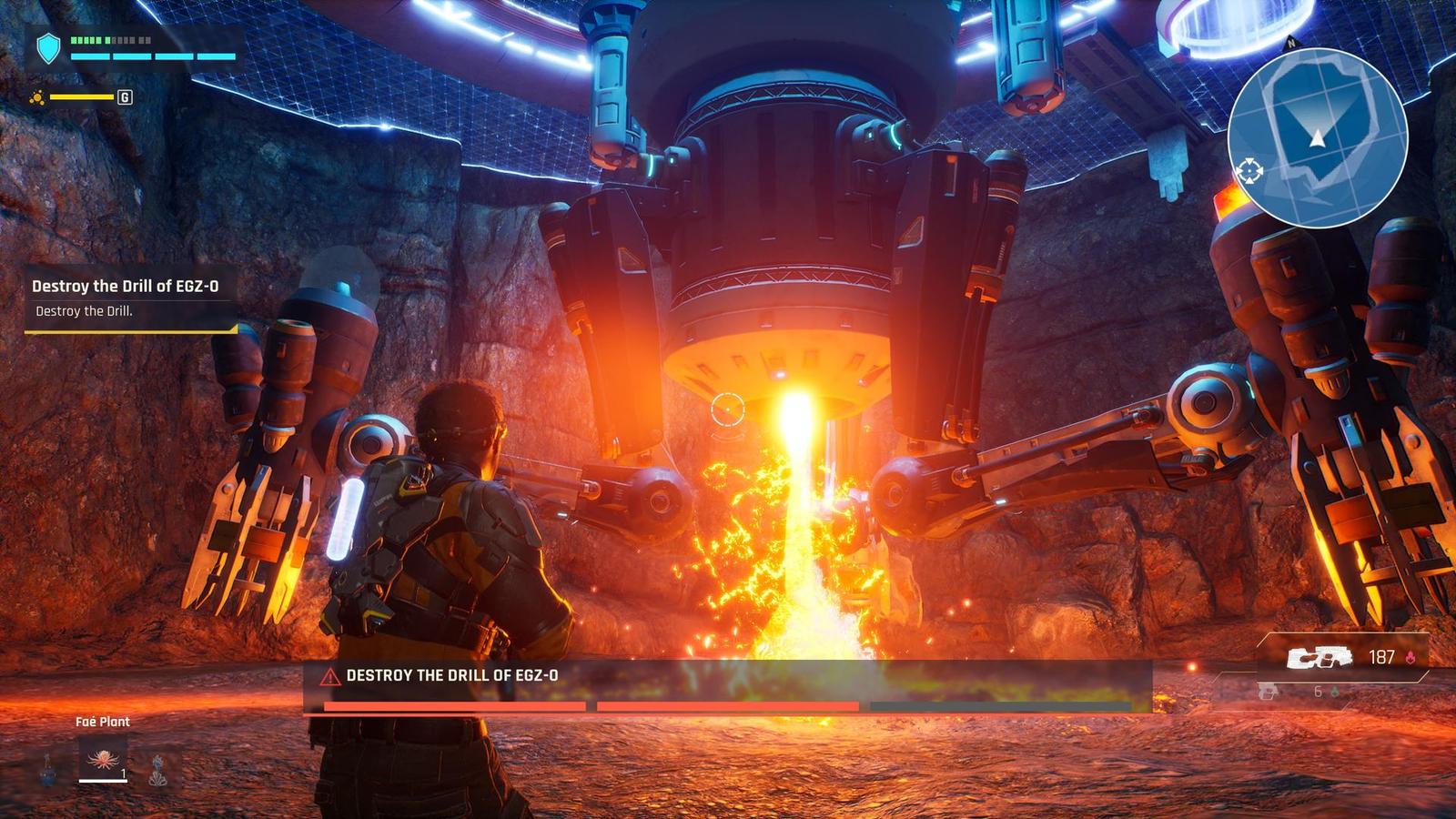The width and height of the screenshot is (1456, 819).
Task: Open the Destroy the Drill of EGZ-0 objective tracker
Action: tap(126, 297)
